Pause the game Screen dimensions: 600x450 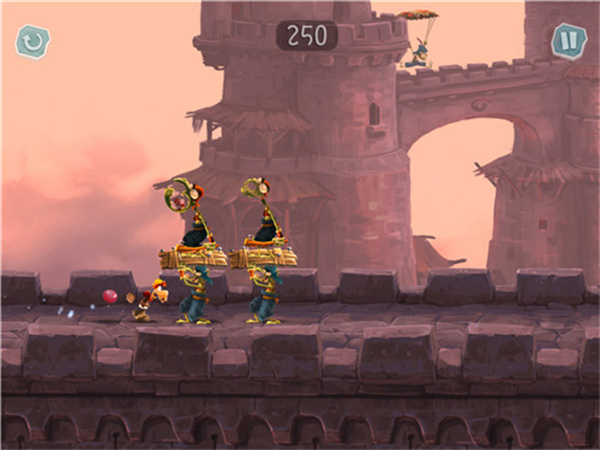click(x=568, y=41)
